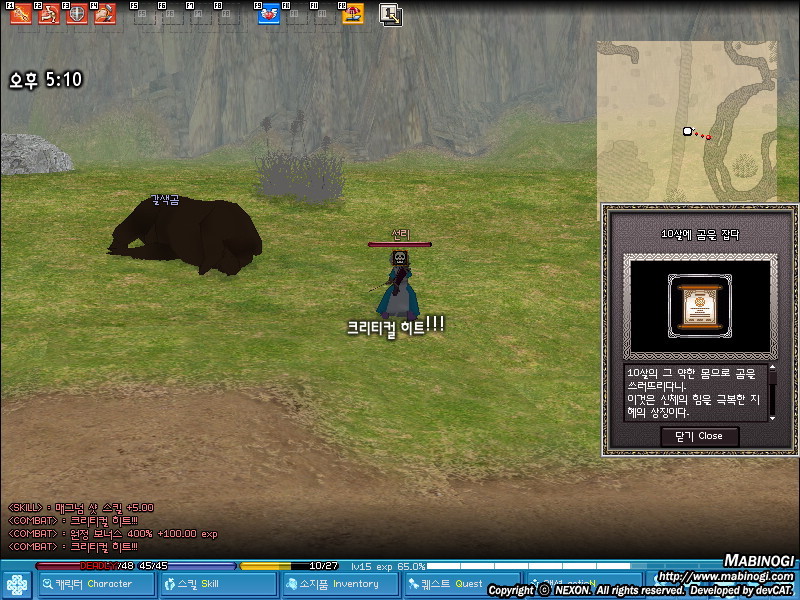This screenshot has width=800, height=600.
Task: Open the Character window
Action: [97, 584]
